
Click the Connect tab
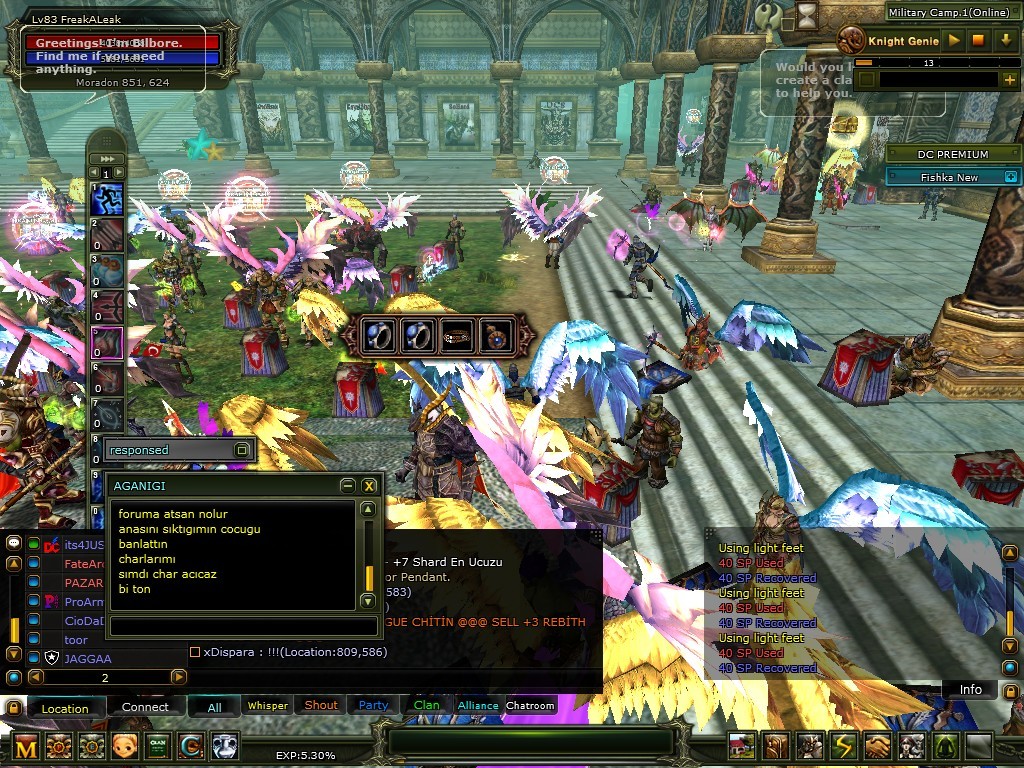tap(145, 707)
